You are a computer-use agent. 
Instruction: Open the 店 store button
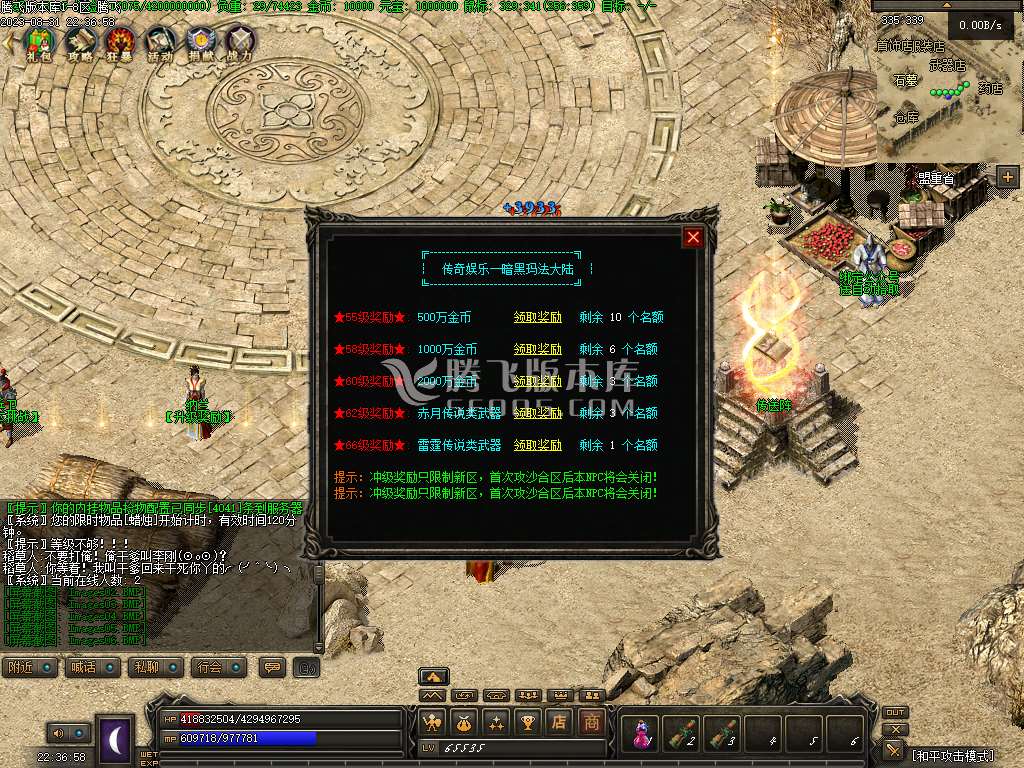click(560, 722)
